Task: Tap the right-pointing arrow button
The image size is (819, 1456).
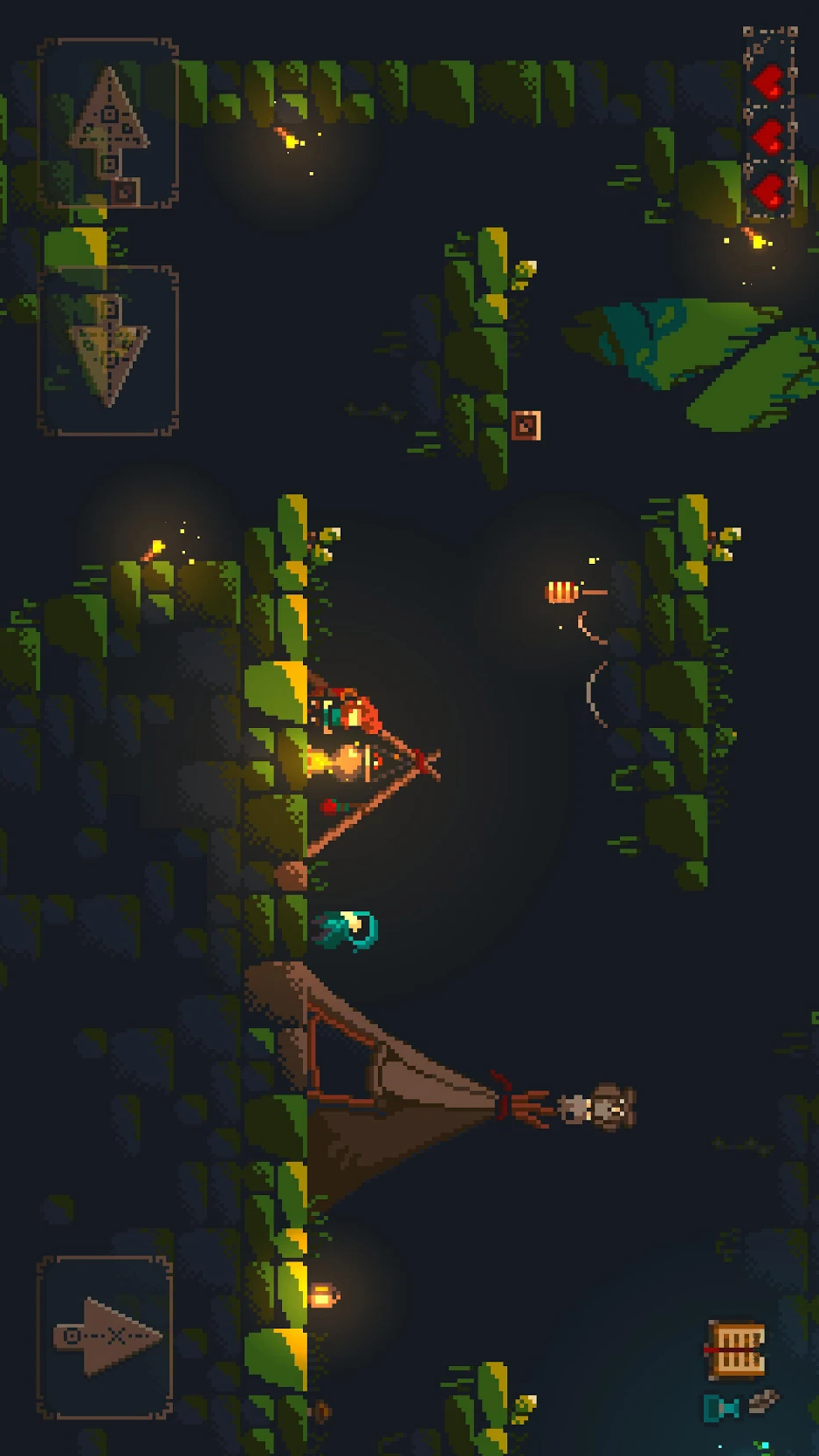Action: (106, 1336)
